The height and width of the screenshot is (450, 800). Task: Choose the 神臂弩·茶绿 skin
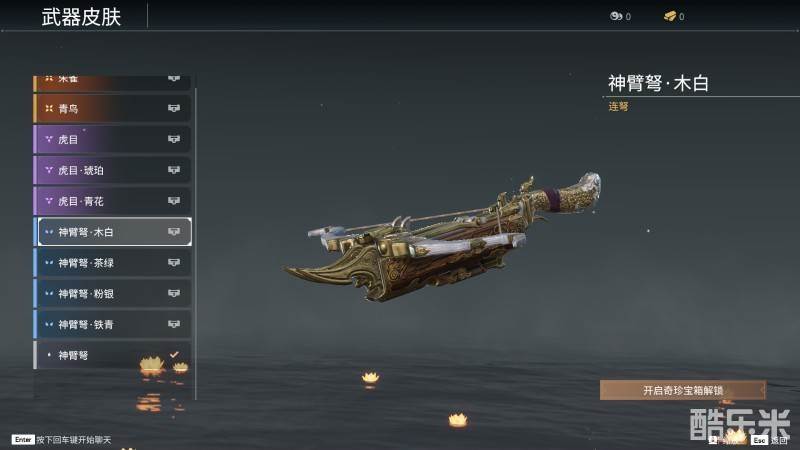tap(112, 263)
